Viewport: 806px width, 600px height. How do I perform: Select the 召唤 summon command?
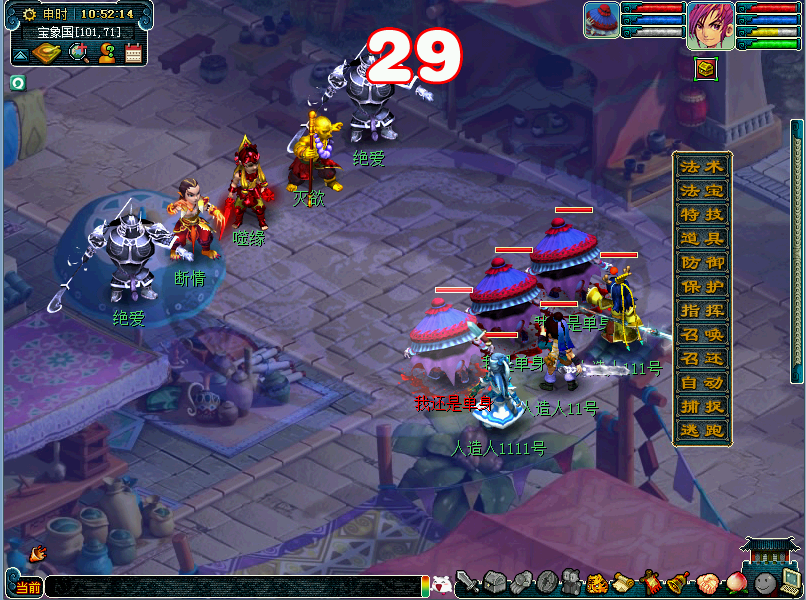click(701, 334)
